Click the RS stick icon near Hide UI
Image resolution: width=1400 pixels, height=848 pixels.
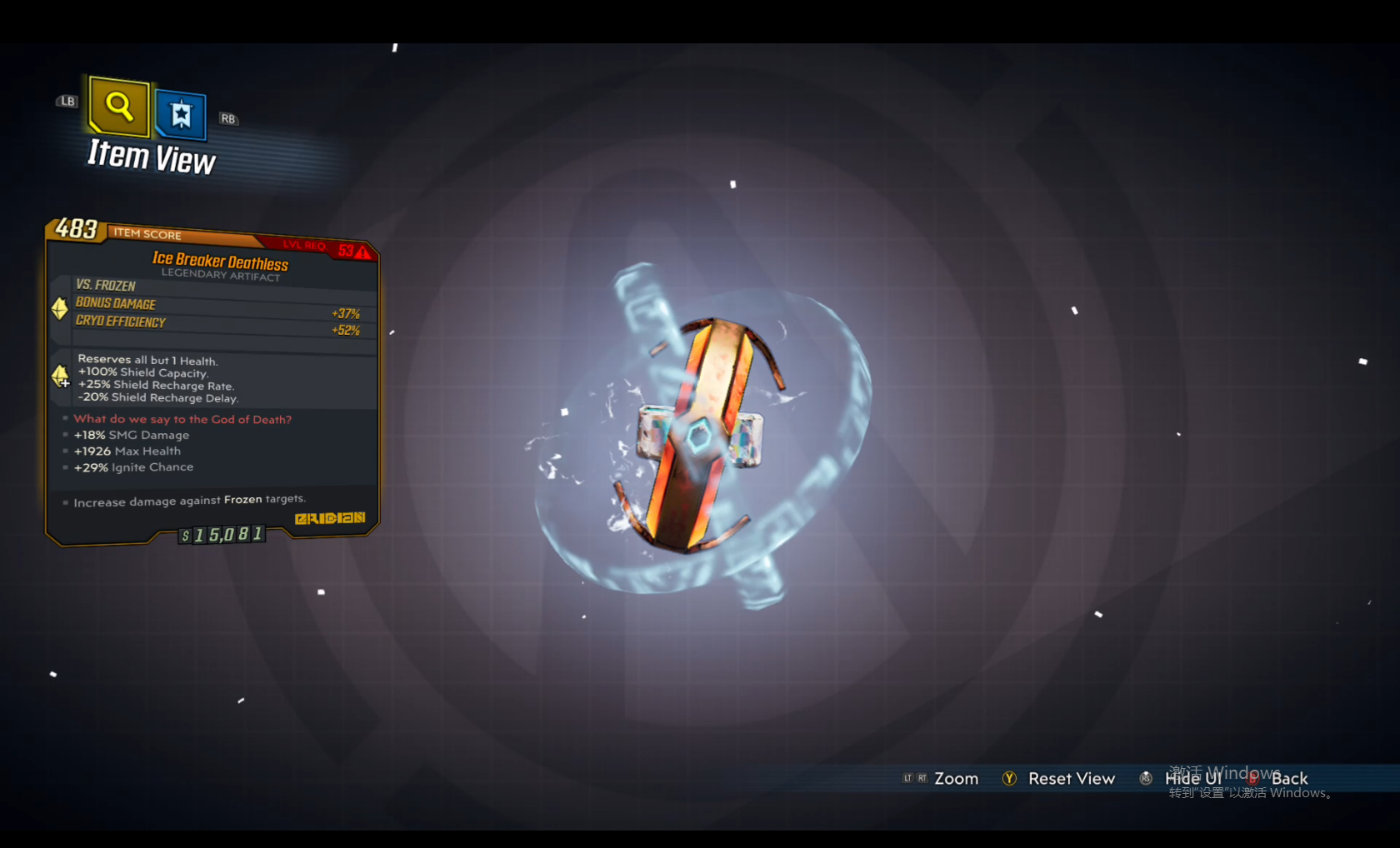(x=1146, y=778)
